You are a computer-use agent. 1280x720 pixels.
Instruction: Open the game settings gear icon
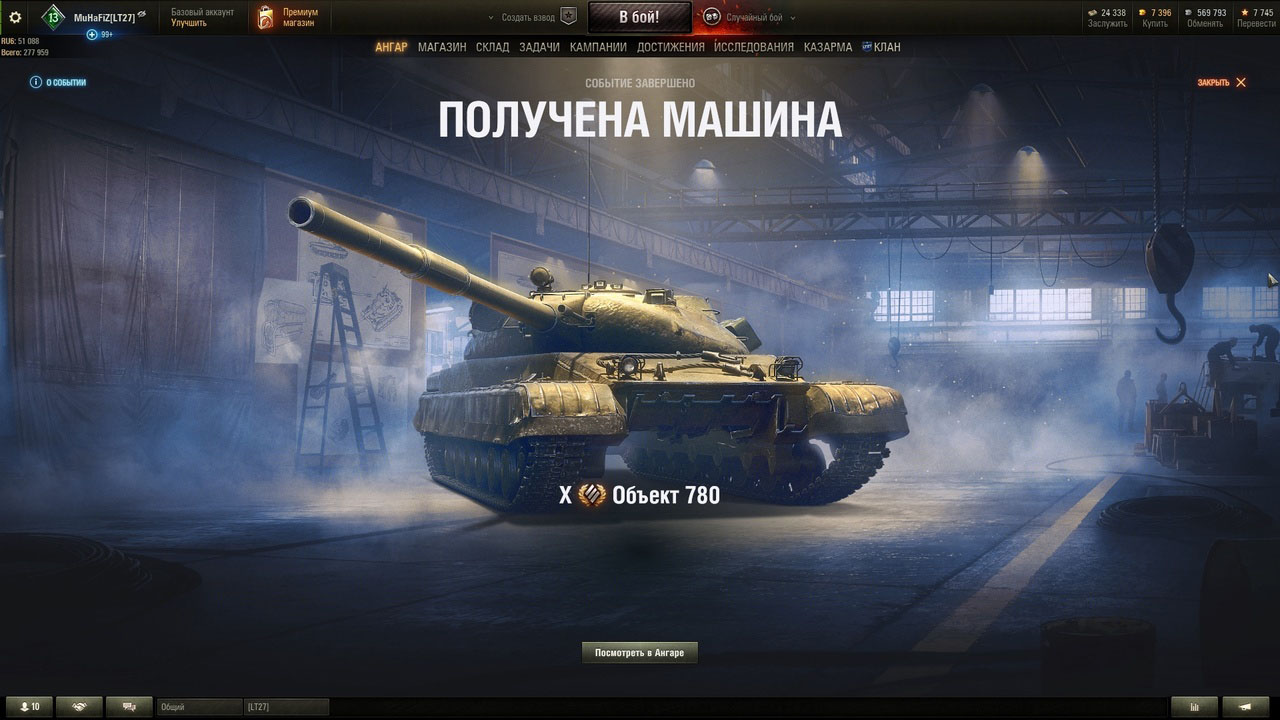14,15
